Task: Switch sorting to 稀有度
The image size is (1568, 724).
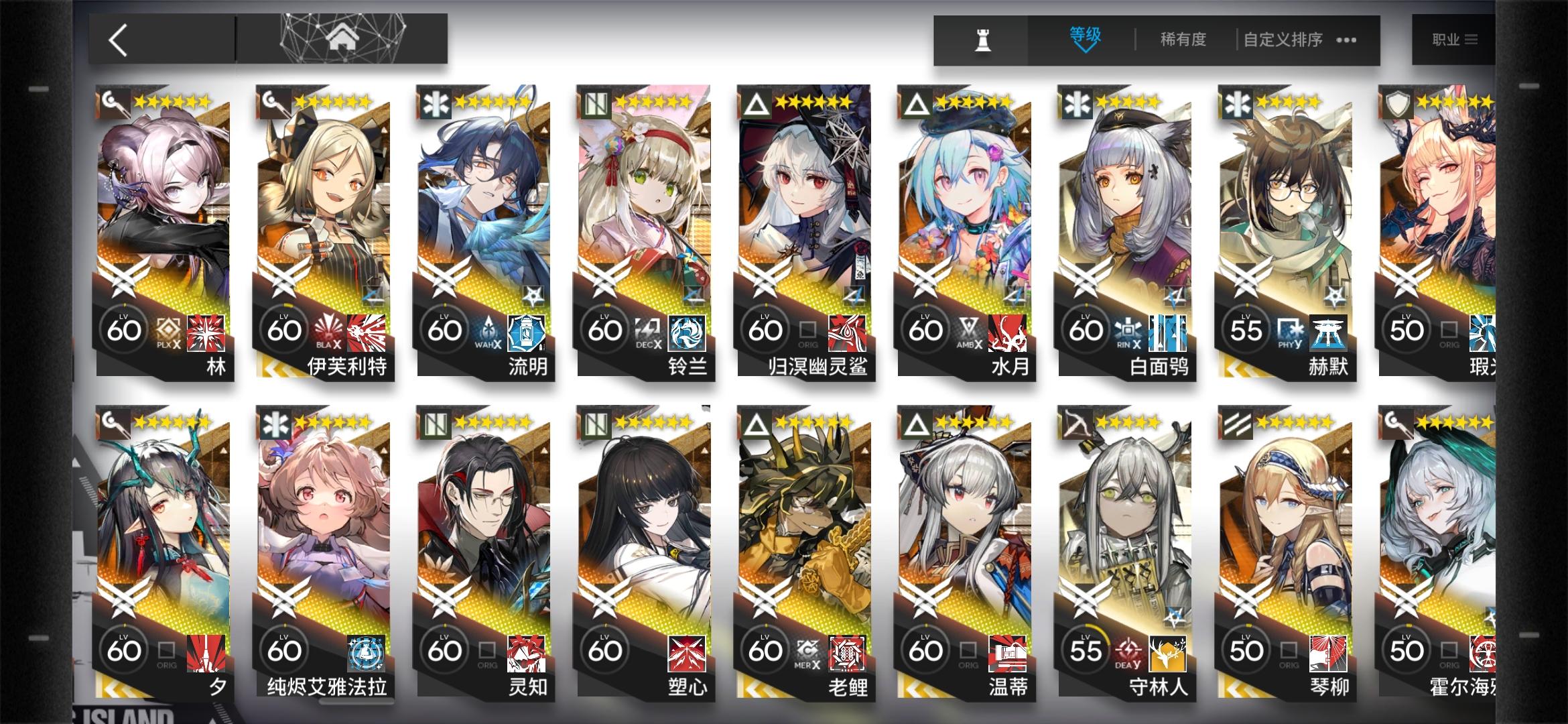Action: 1183,40
